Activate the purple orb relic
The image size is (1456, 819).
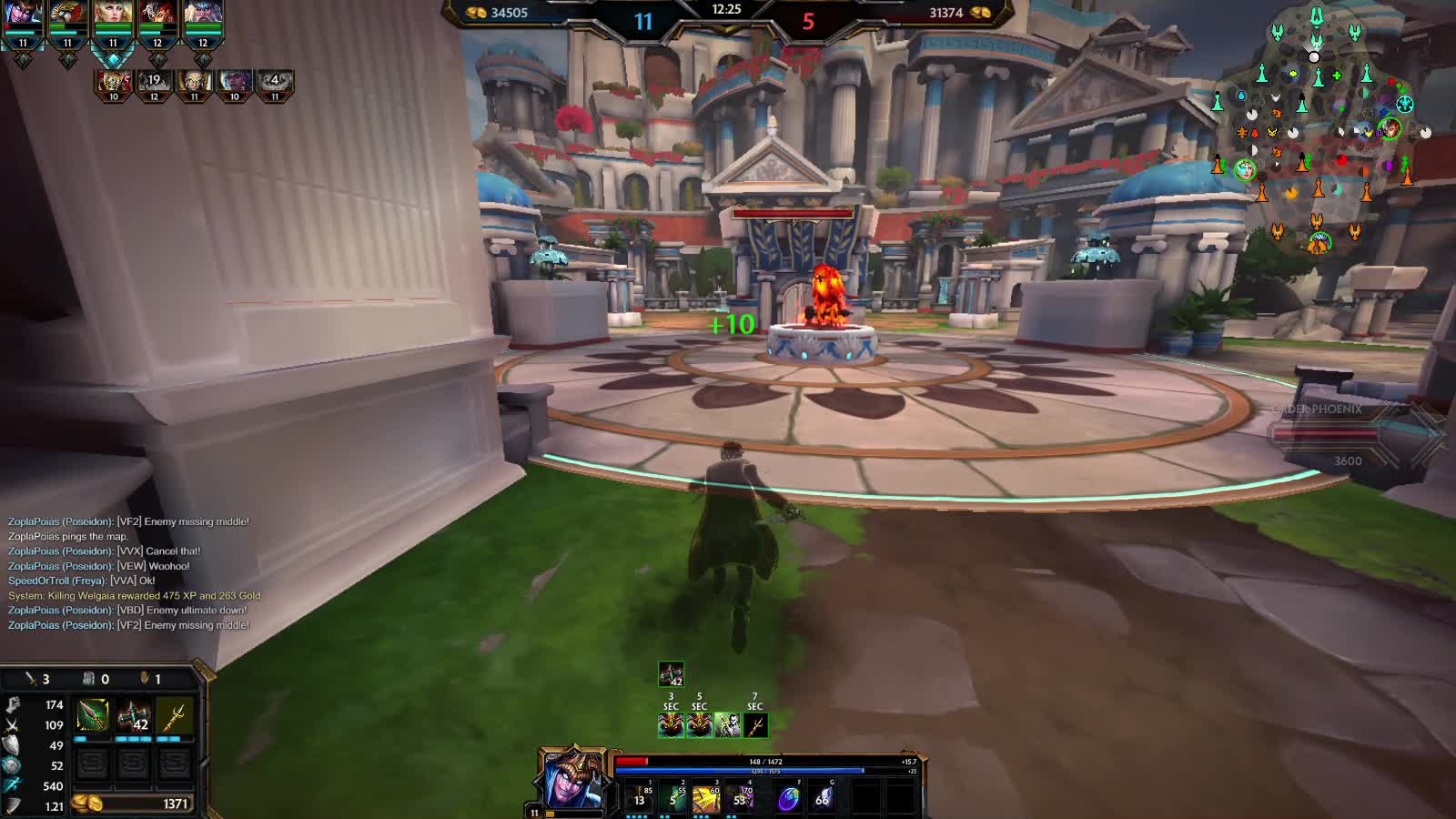coord(788,798)
